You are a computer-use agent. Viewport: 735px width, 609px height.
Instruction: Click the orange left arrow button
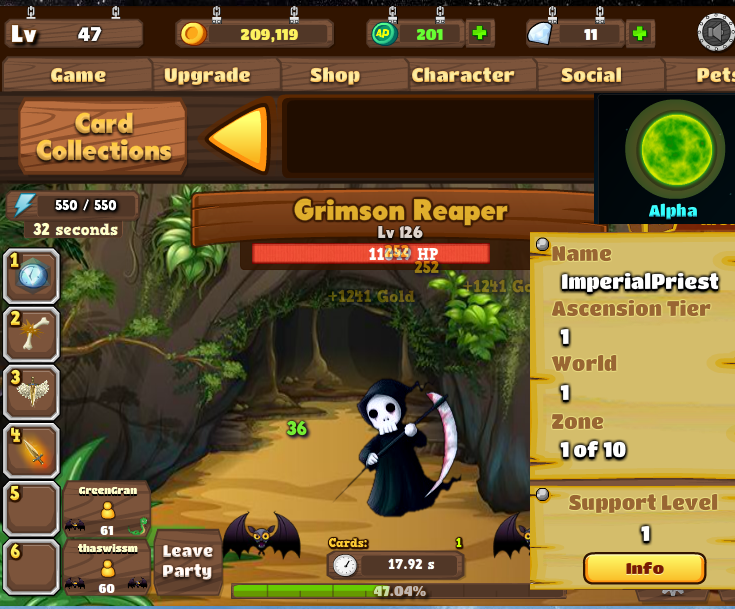[x=240, y=138]
